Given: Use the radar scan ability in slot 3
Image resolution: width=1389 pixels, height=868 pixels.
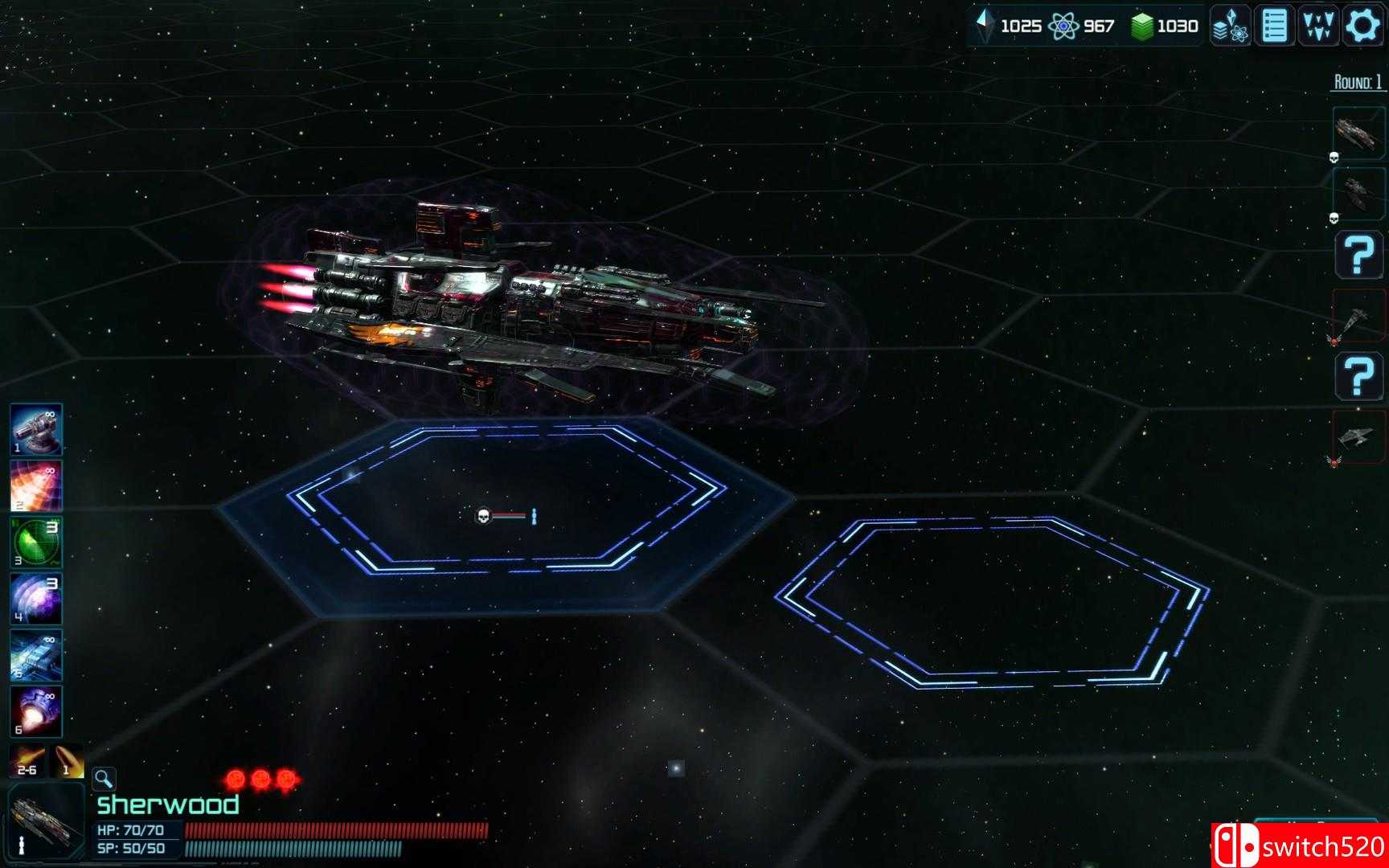Looking at the screenshot, I should [35, 540].
